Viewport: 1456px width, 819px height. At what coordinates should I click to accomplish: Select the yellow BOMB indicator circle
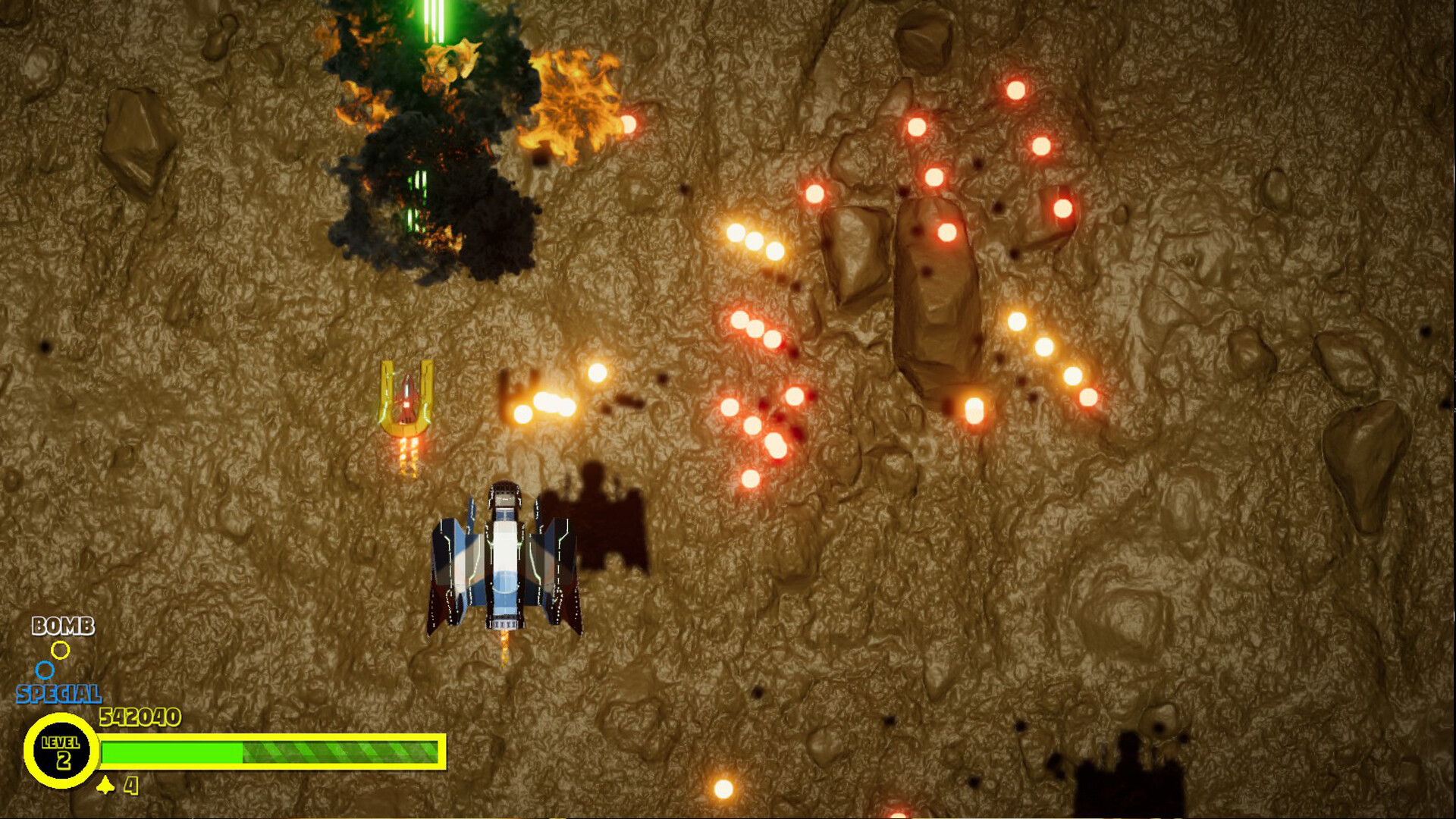tap(60, 648)
